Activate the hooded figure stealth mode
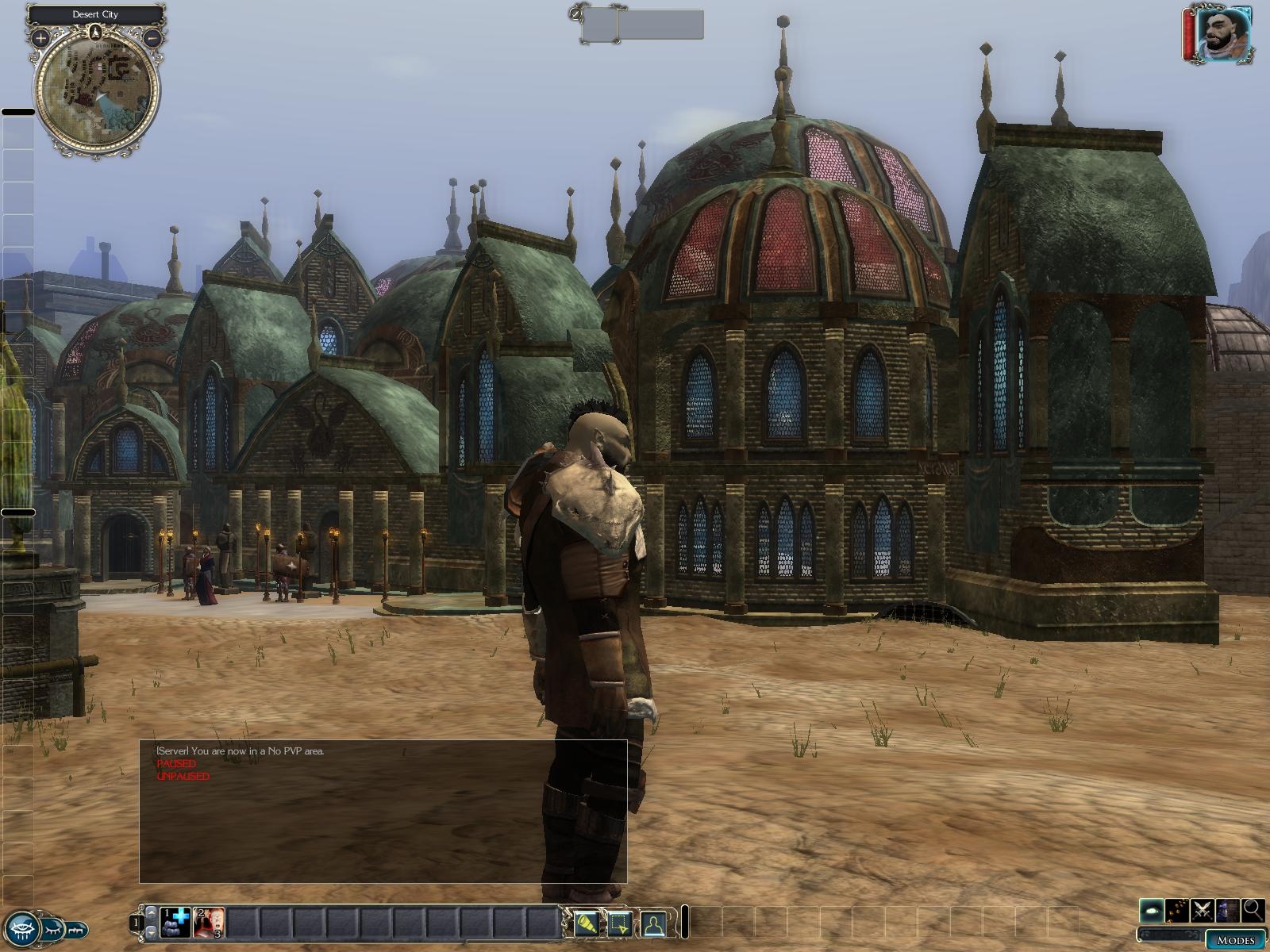The width and height of the screenshot is (1270, 952). pyautogui.click(x=1228, y=910)
